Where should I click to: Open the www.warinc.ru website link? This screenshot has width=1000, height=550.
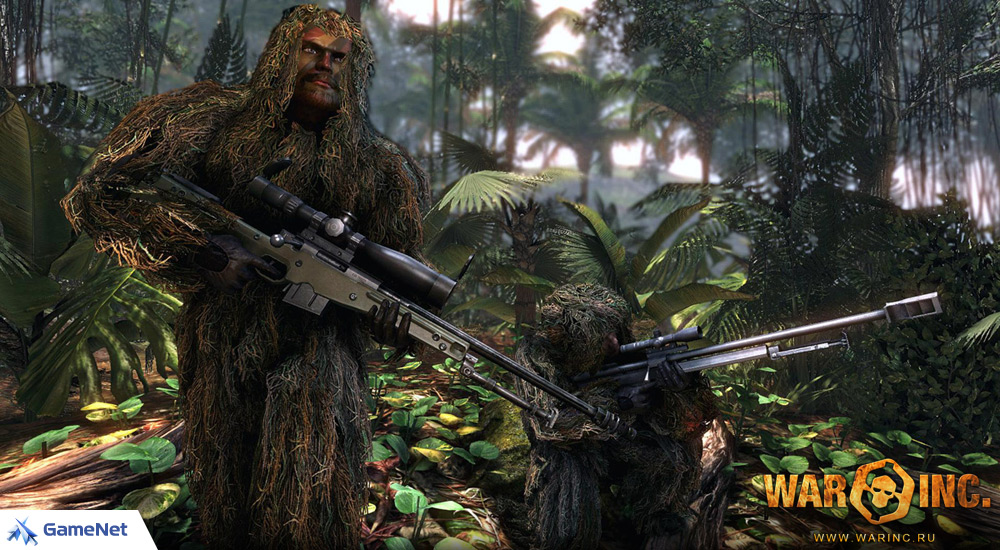876,538
